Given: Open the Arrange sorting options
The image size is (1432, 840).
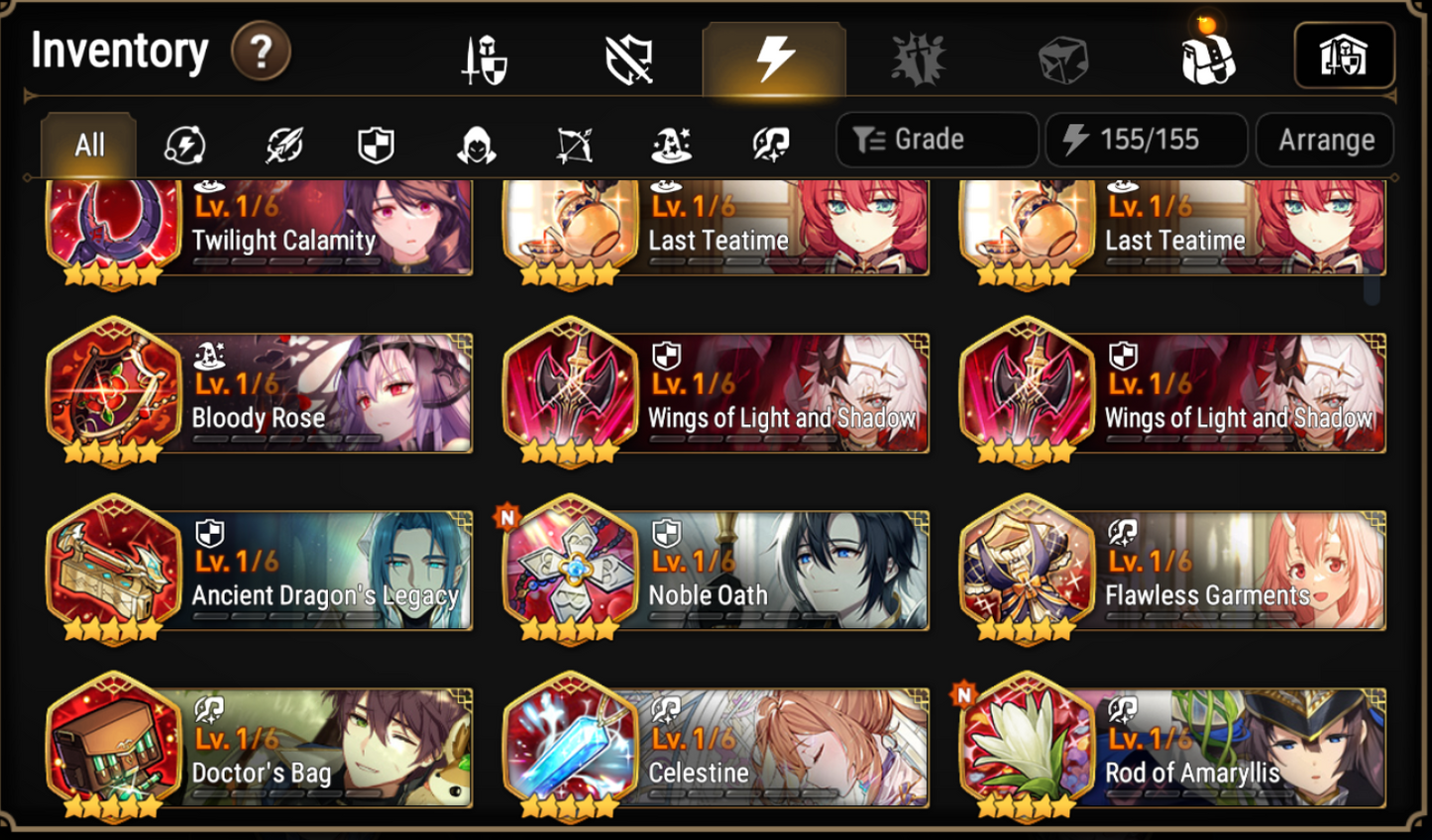Looking at the screenshot, I should (x=1325, y=140).
